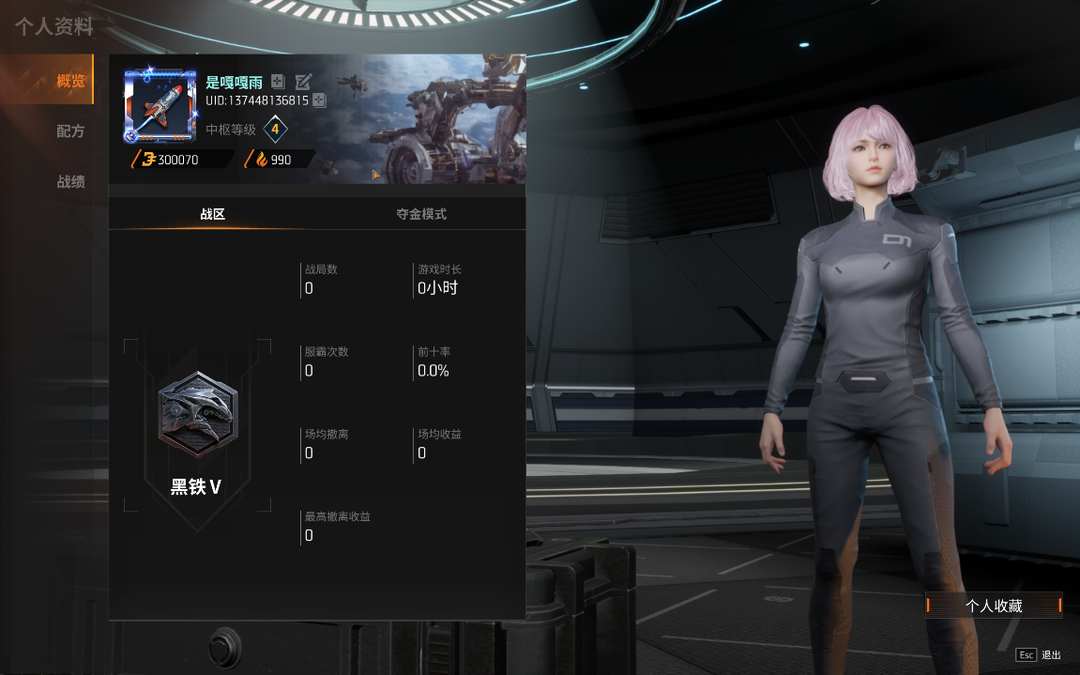Switch to the 概览 overview tab
This screenshot has height=675, width=1080.
pyautogui.click(x=70, y=81)
